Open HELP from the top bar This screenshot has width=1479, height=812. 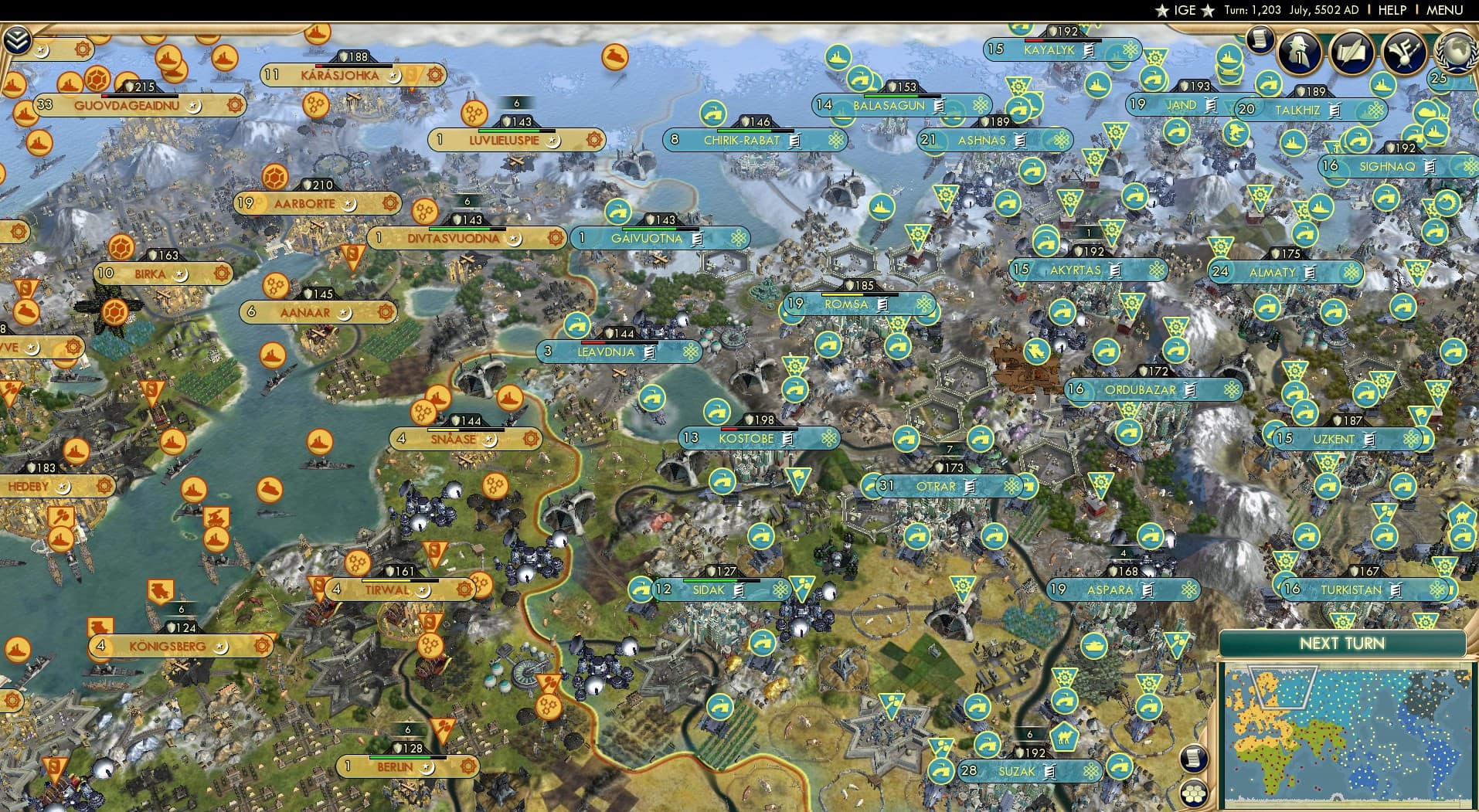tap(1392, 10)
